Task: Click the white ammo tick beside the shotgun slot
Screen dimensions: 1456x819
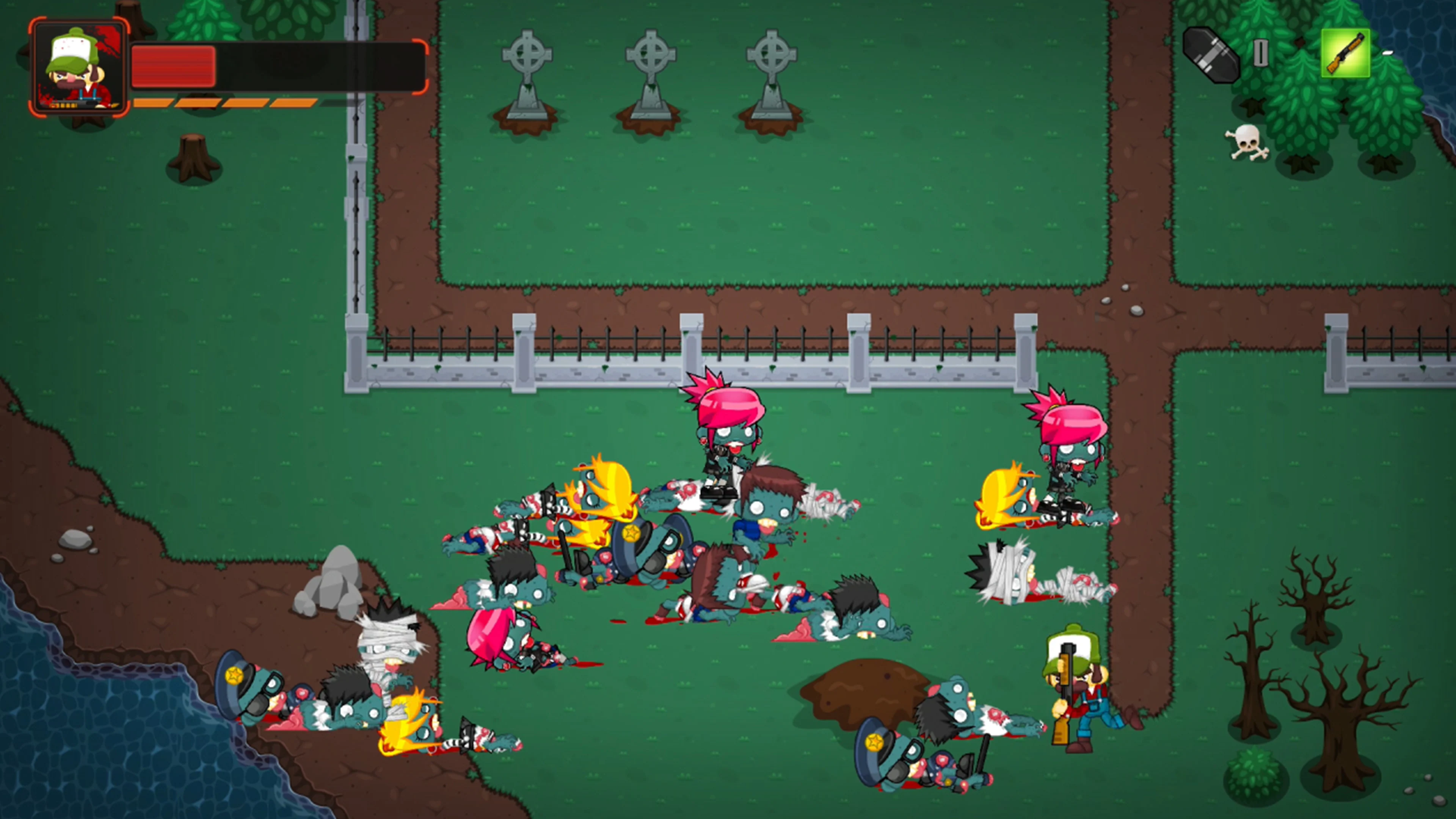Action: [x=1388, y=54]
